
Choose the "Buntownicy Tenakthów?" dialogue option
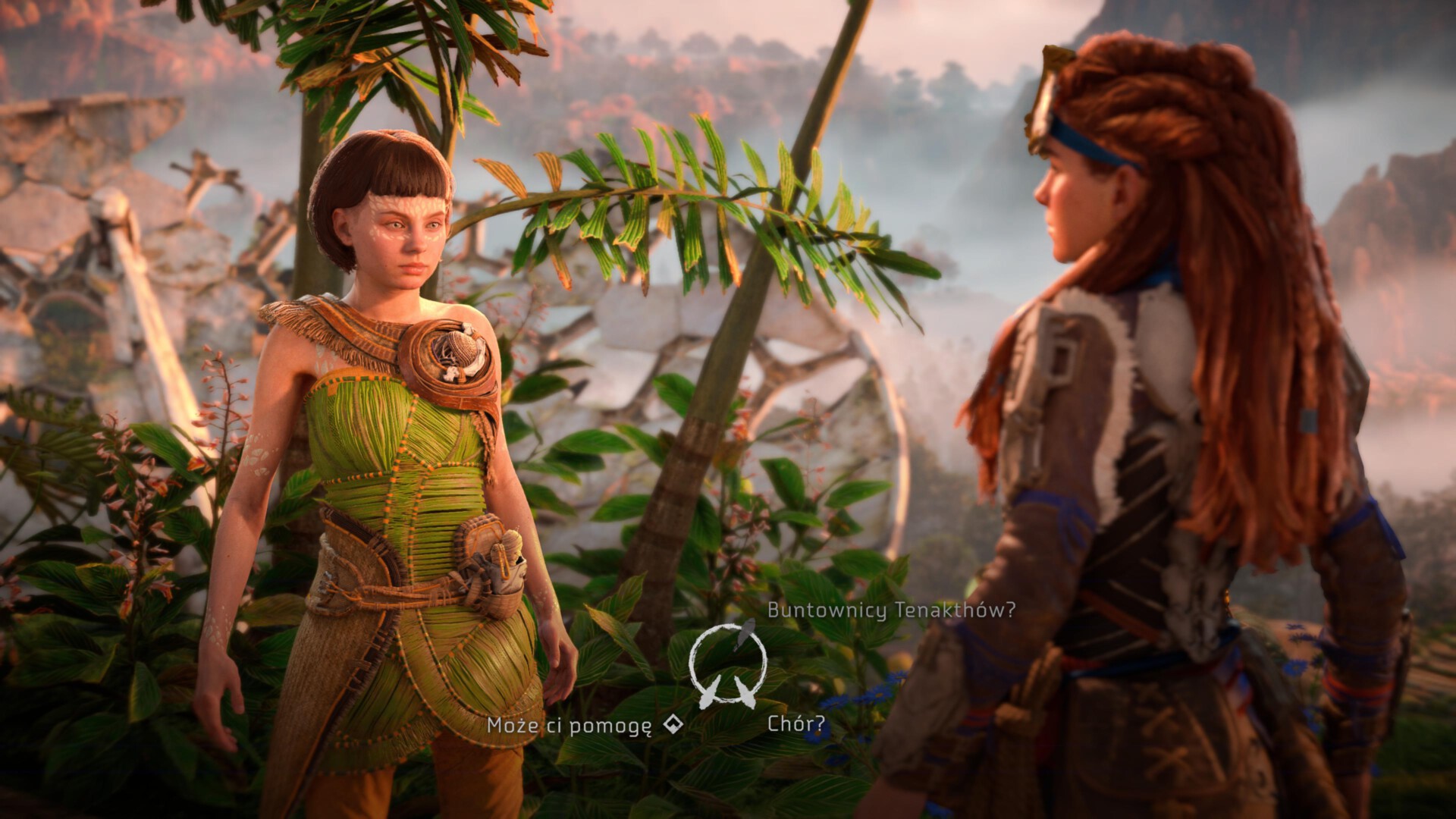click(x=890, y=610)
